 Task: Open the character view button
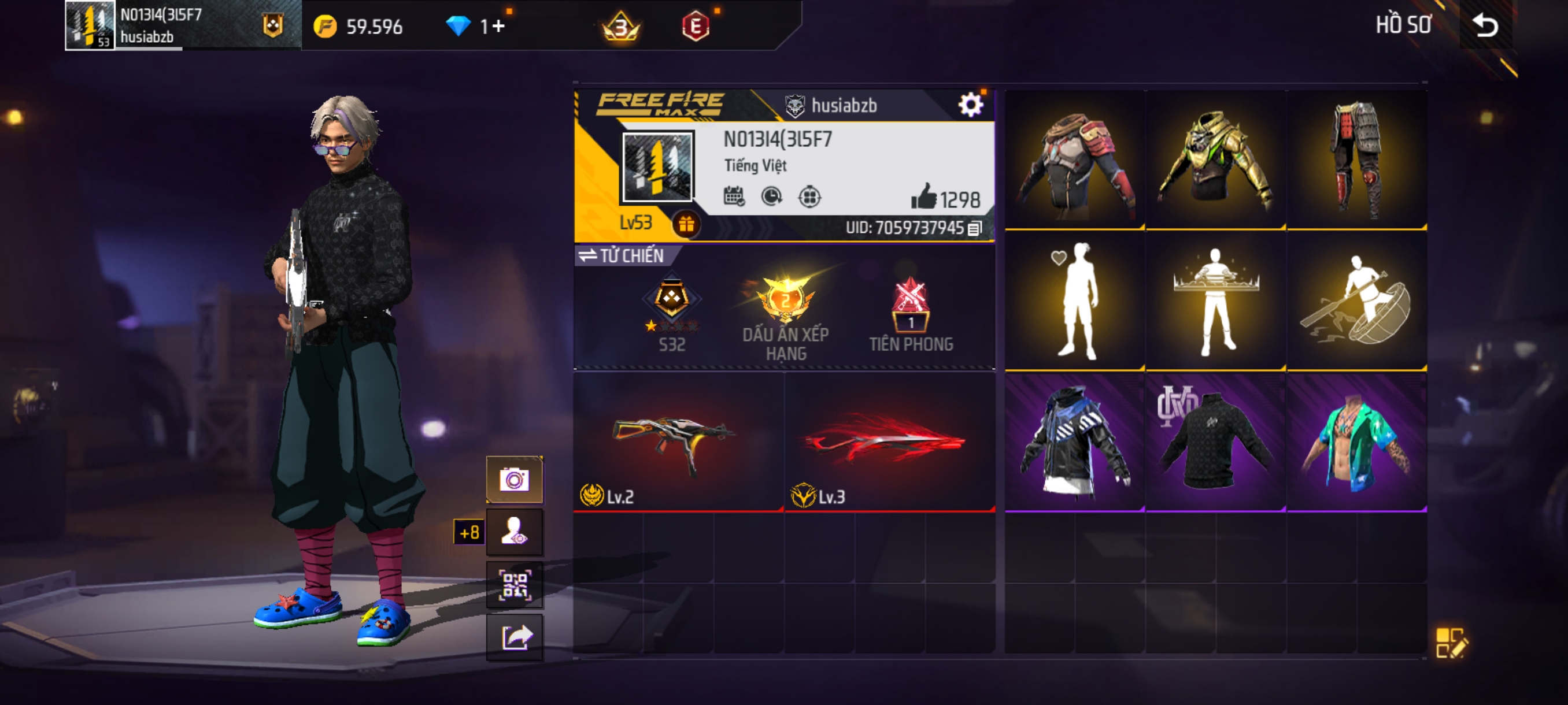[515, 532]
